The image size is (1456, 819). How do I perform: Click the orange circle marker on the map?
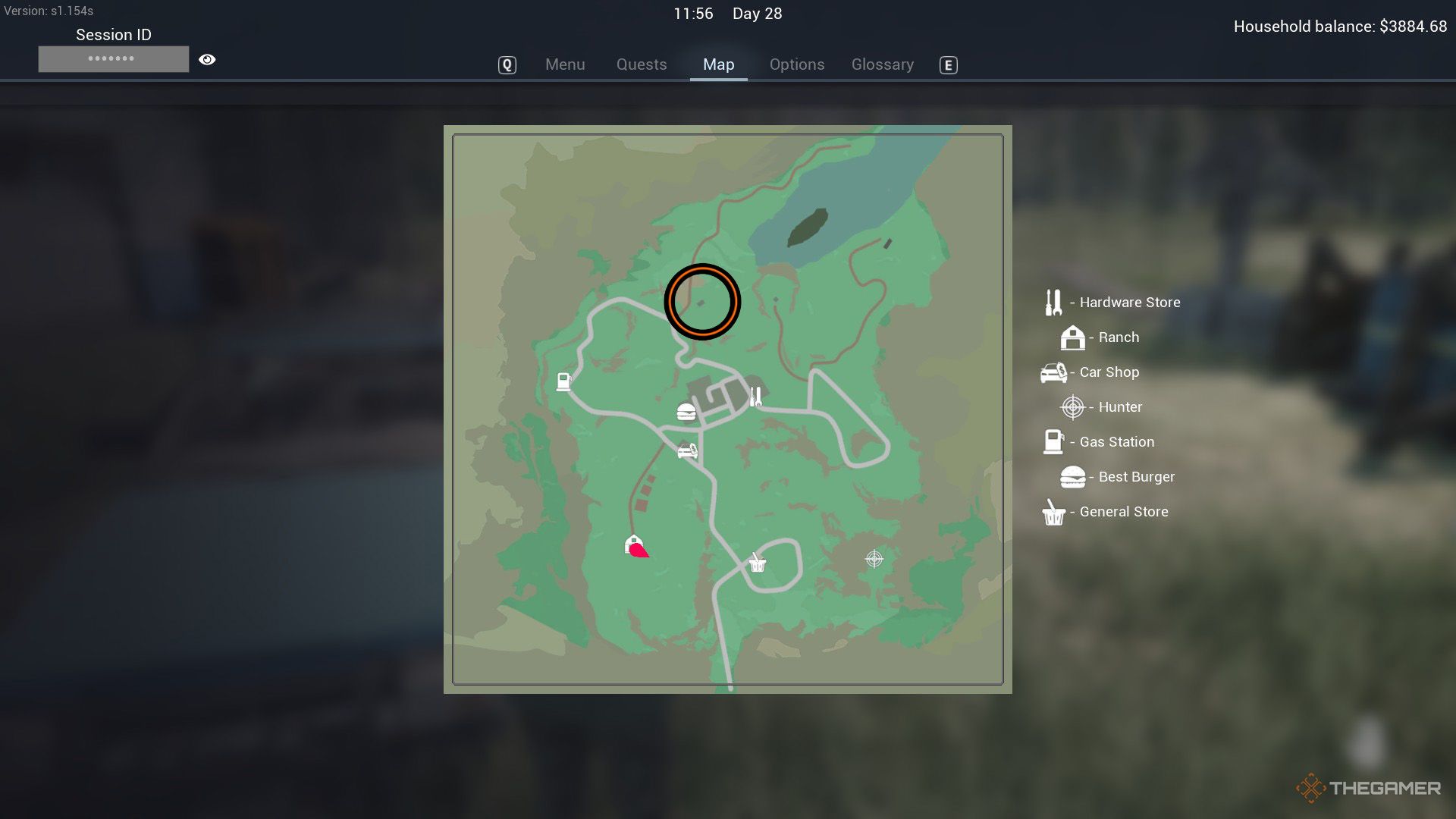(x=701, y=300)
